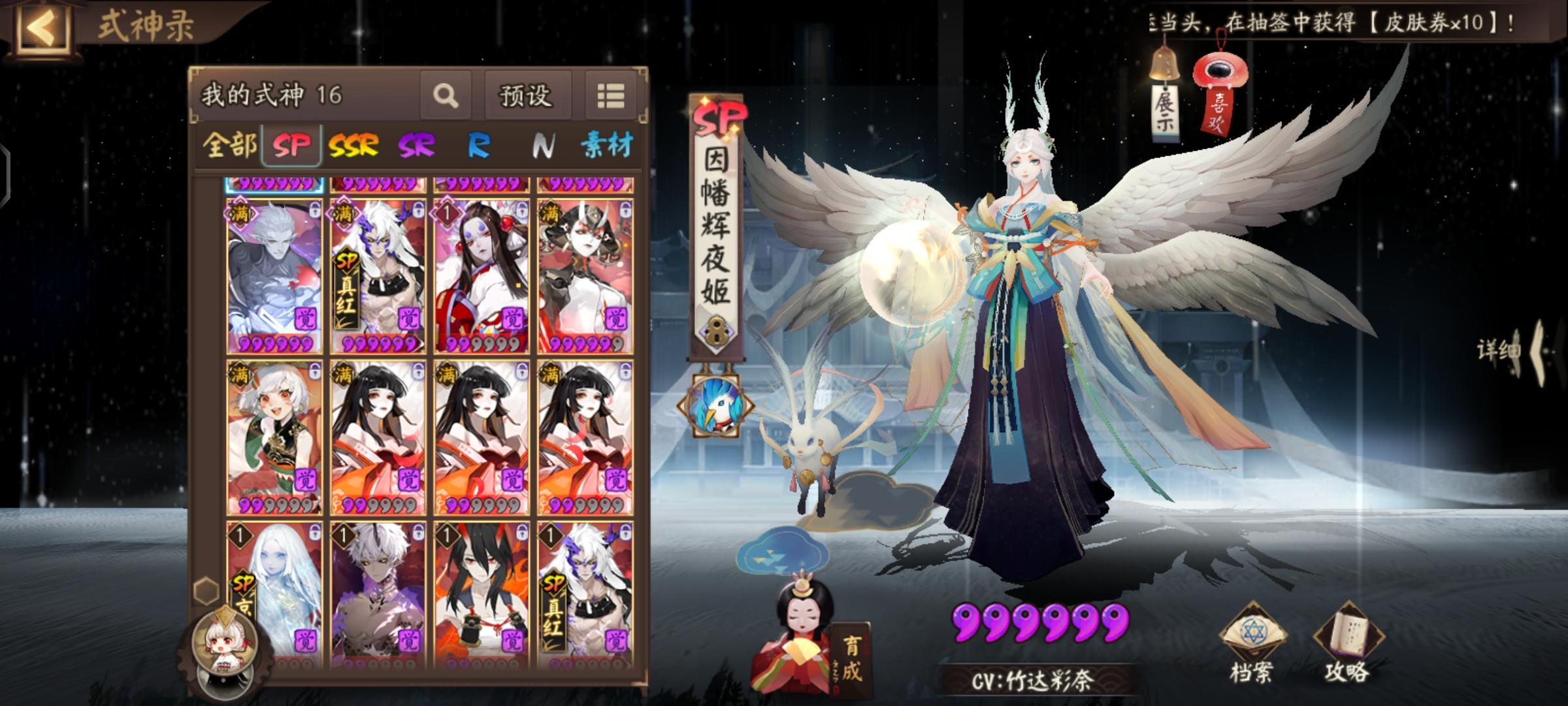Open the 预设 preset dropdown
This screenshot has width=1568, height=706.
(527, 95)
